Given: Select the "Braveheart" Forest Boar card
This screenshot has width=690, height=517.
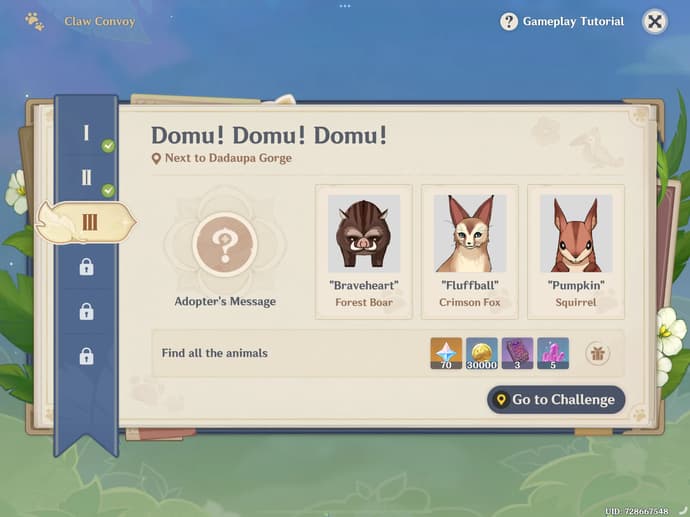Looking at the screenshot, I should 364,251.
